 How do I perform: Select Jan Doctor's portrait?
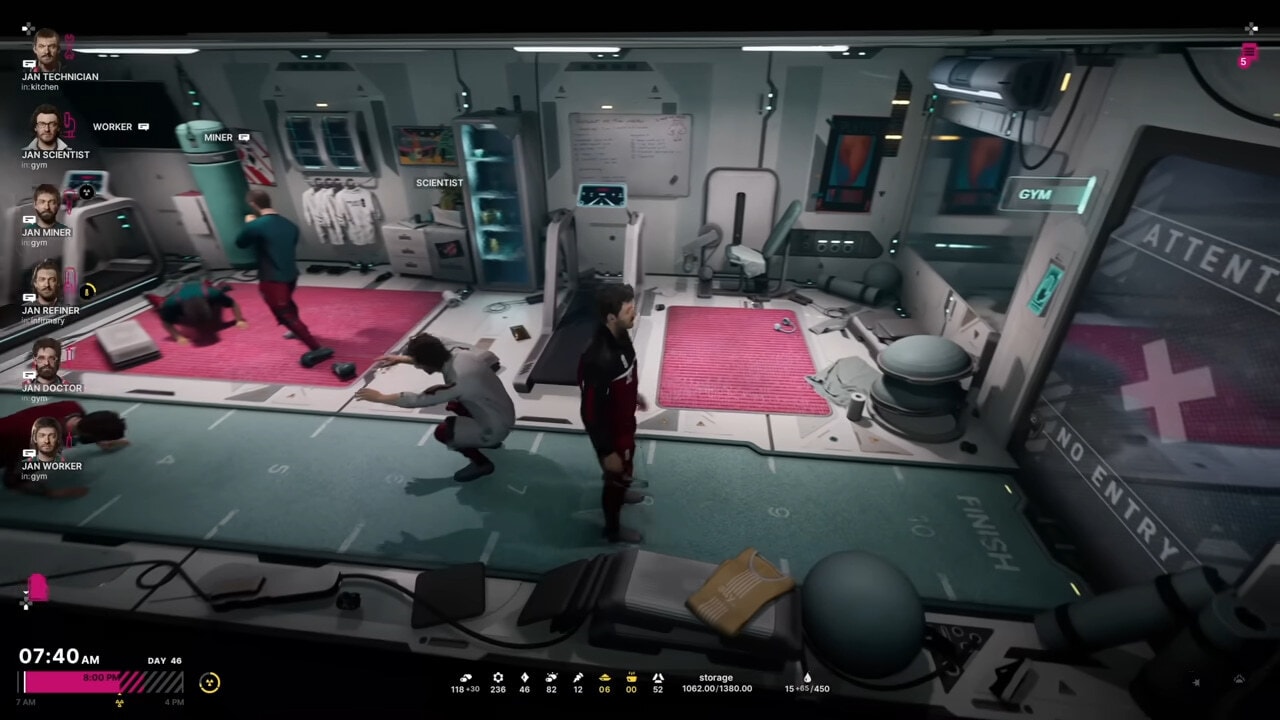pyautogui.click(x=46, y=360)
